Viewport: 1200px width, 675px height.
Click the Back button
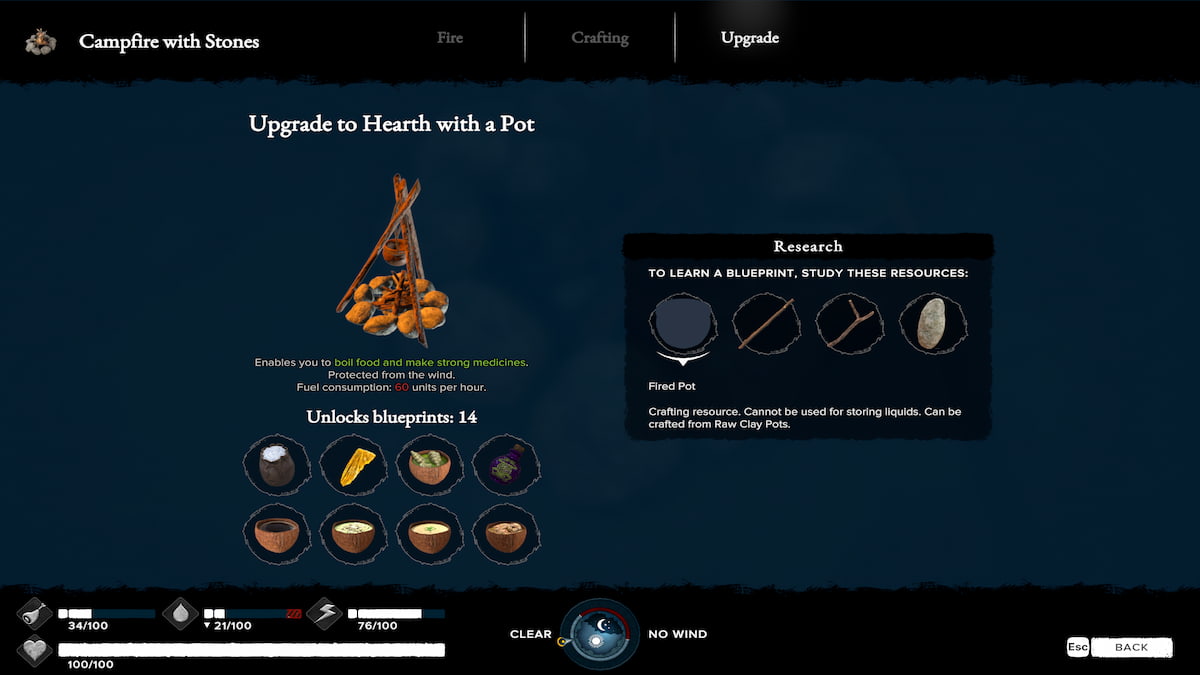[1130, 647]
